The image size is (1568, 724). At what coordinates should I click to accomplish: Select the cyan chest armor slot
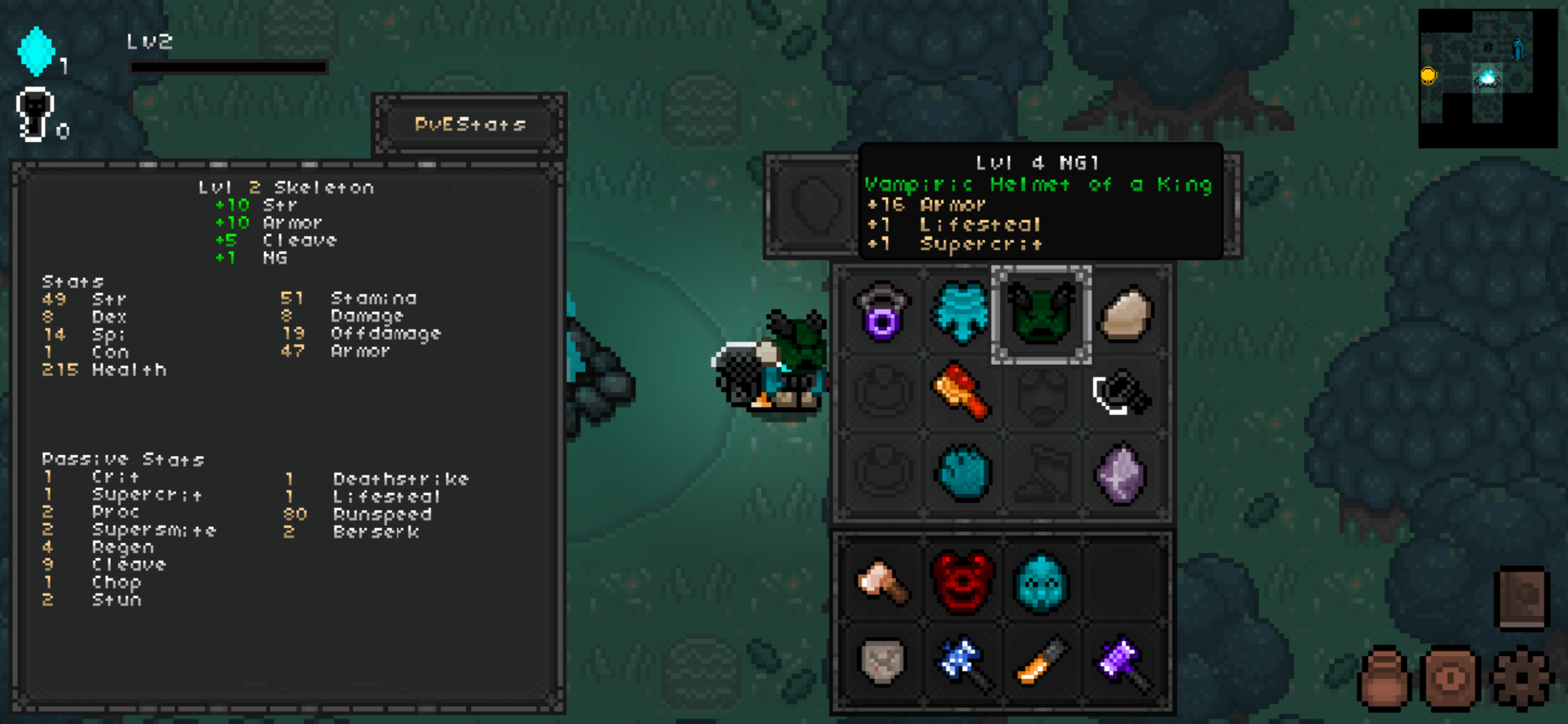(961, 312)
